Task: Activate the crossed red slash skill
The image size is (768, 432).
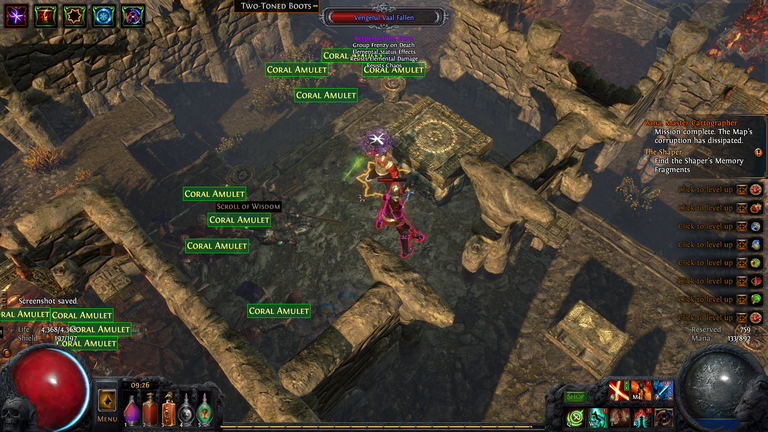Action: click(618, 391)
